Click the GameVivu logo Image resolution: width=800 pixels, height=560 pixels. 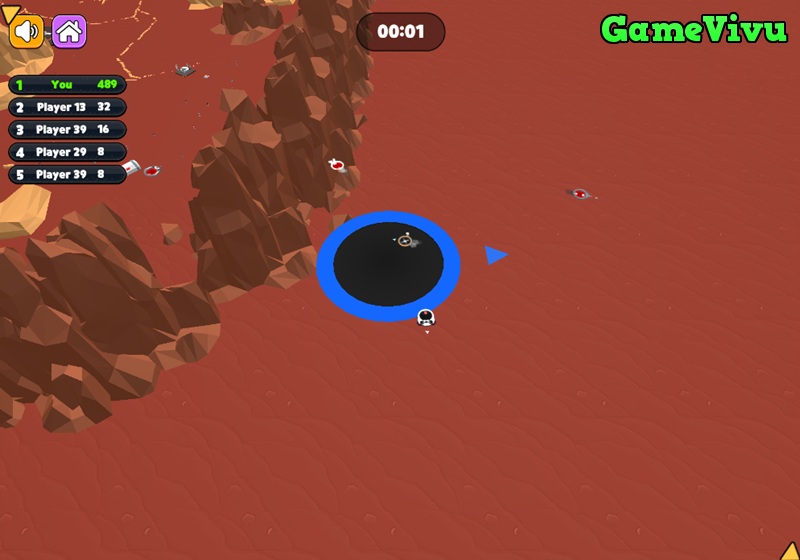coord(693,30)
